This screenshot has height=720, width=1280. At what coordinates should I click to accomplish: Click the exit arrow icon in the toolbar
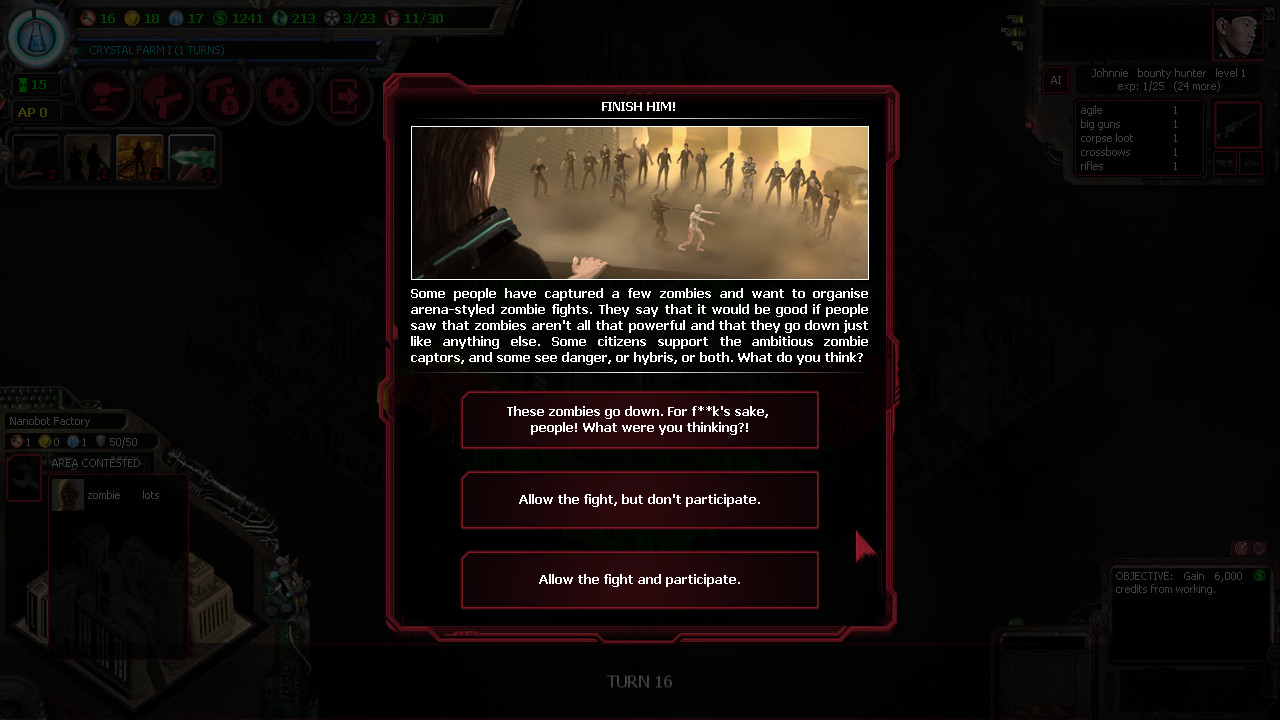tap(345, 98)
